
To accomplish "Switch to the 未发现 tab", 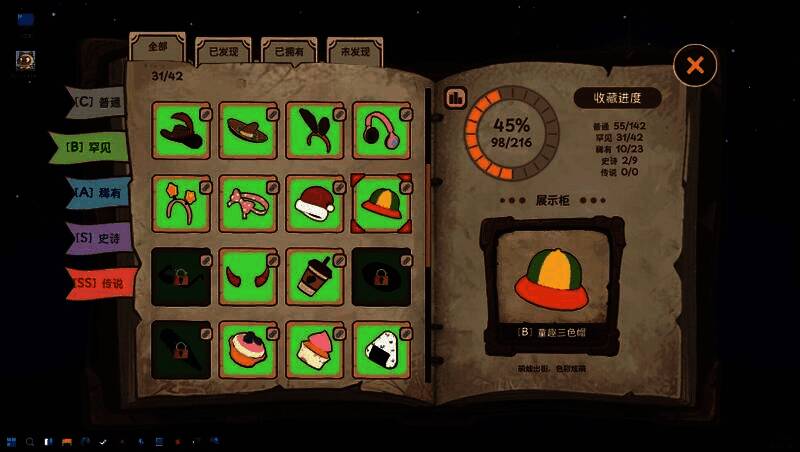I will 355,50.
